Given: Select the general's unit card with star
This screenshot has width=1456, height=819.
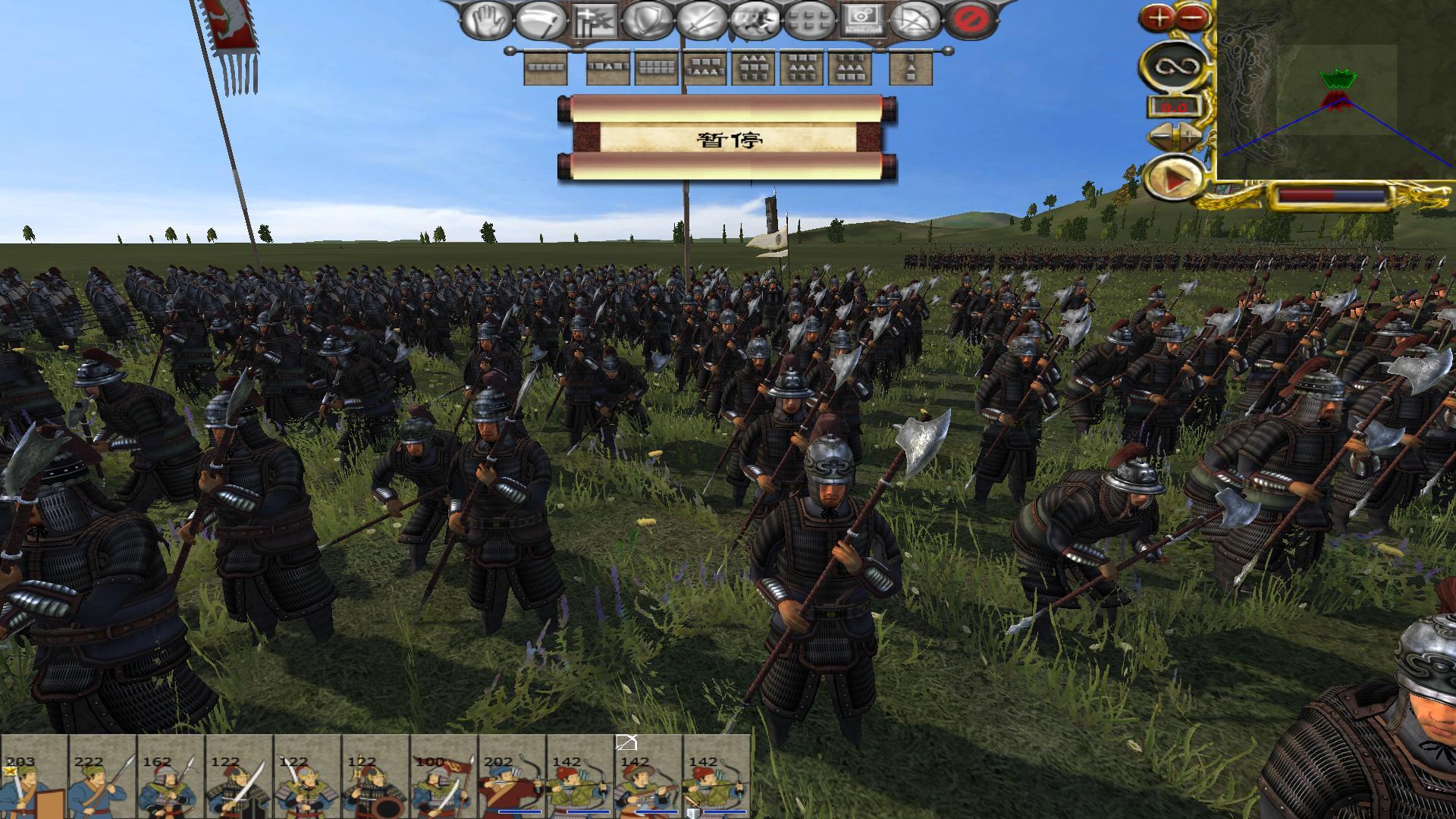Looking at the screenshot, I should point(33,777).
